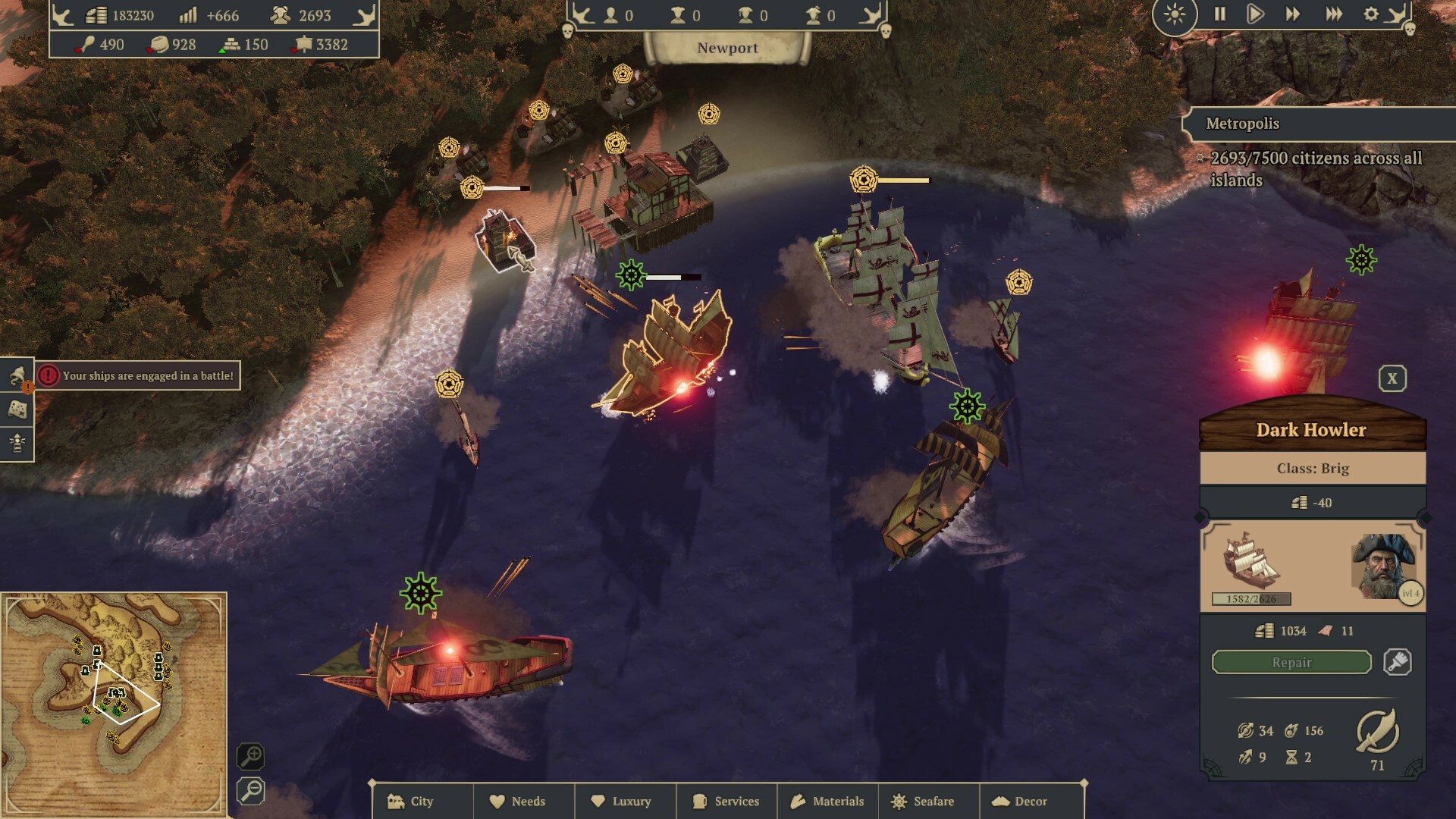
Task: Select triple-speed fast forward
Action: point(1333,14)
